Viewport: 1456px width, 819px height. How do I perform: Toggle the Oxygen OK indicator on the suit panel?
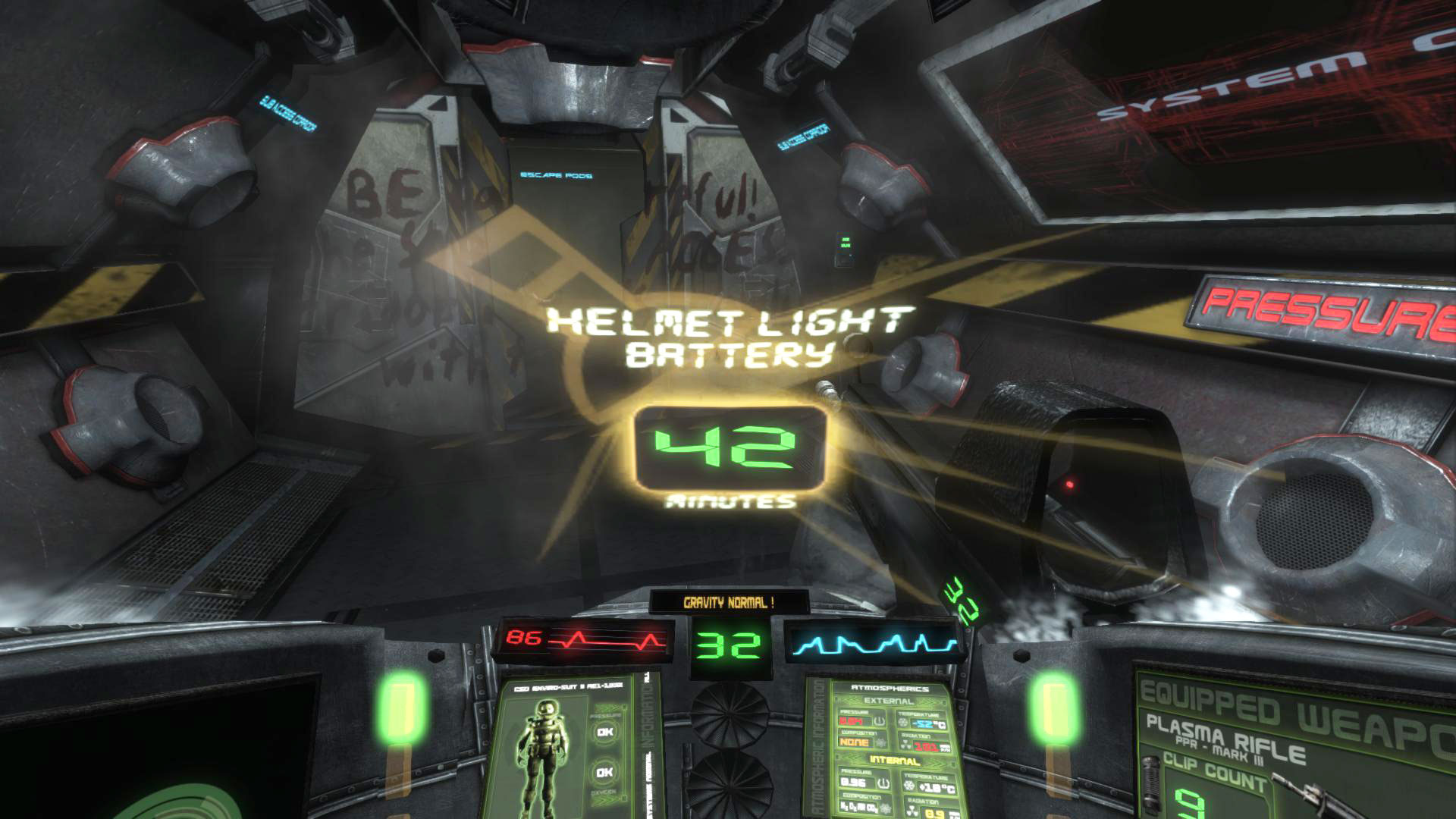coord(604,772)
